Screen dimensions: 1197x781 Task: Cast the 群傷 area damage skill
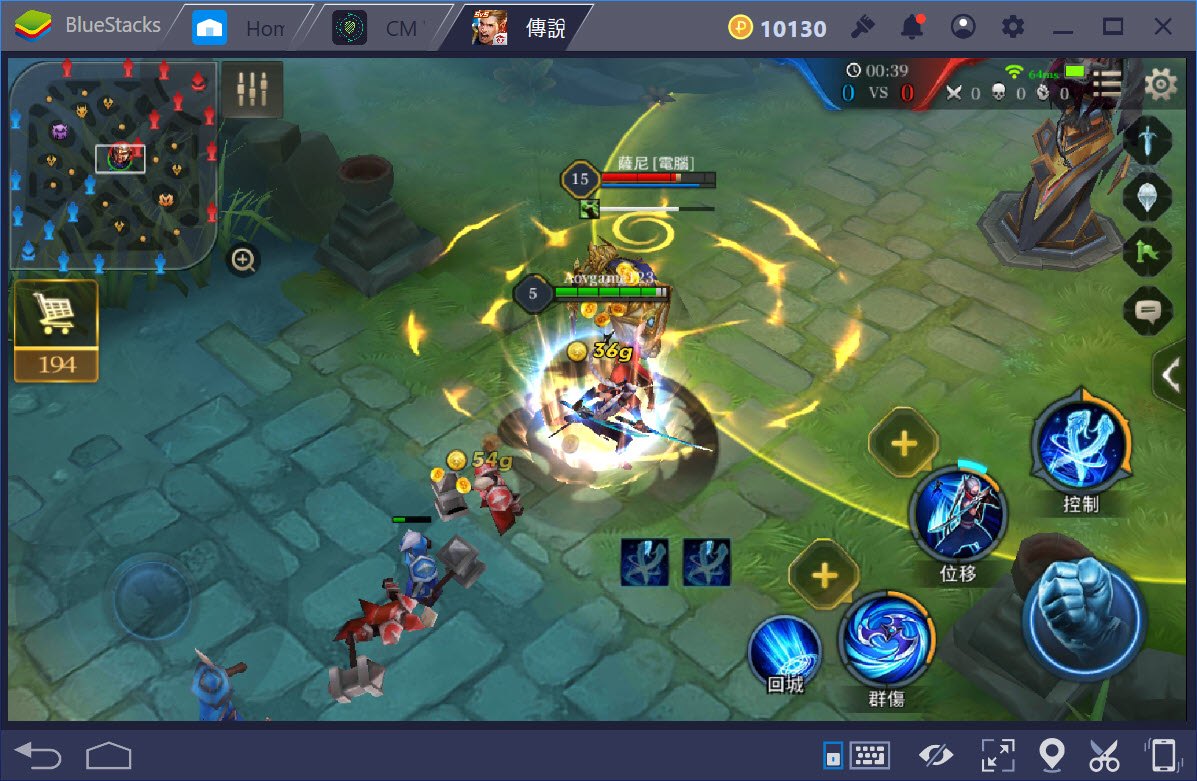point(886,638)
